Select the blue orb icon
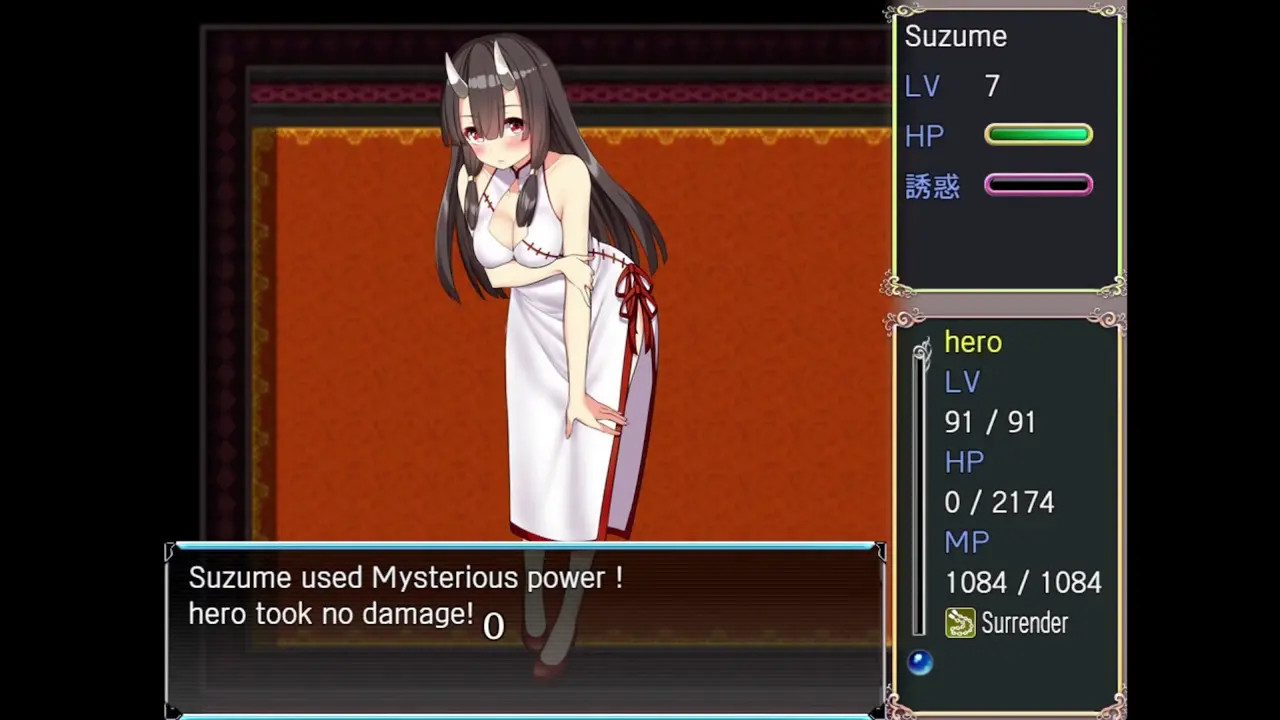The image size is (1280, 720). (x=920, y=662)
